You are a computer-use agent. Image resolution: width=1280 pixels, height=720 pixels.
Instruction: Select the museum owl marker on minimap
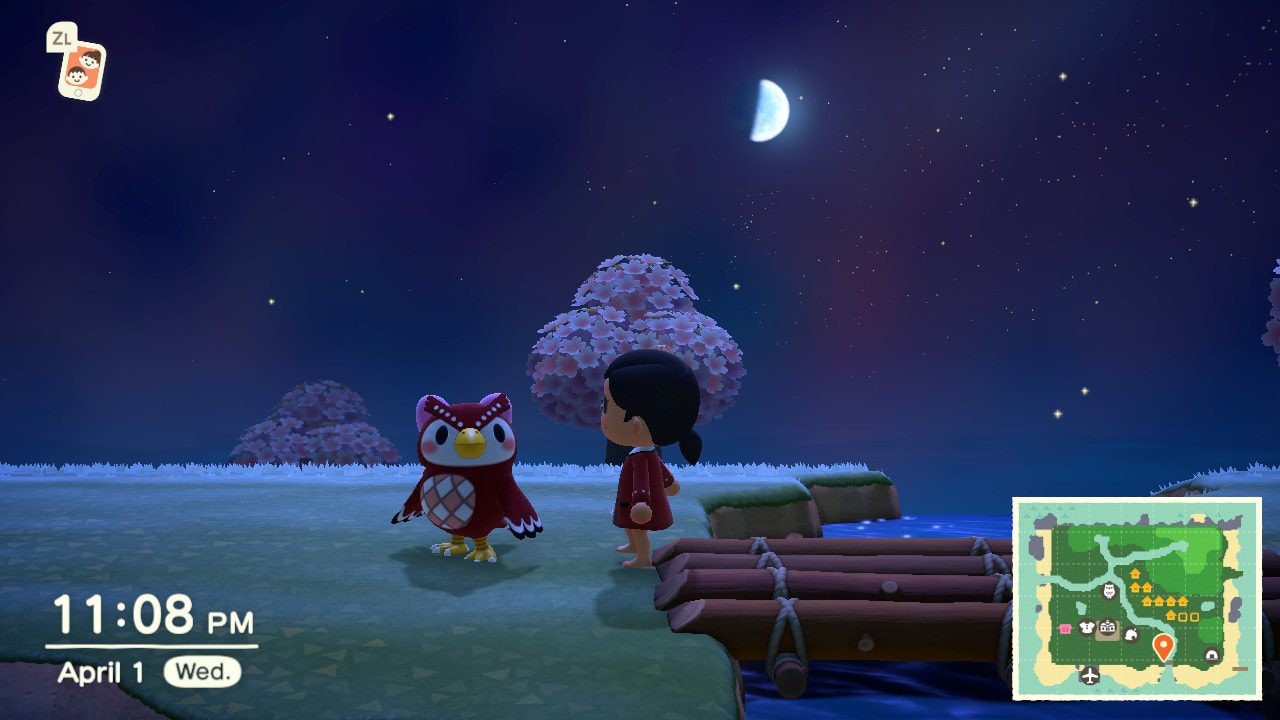(1108, 591)
